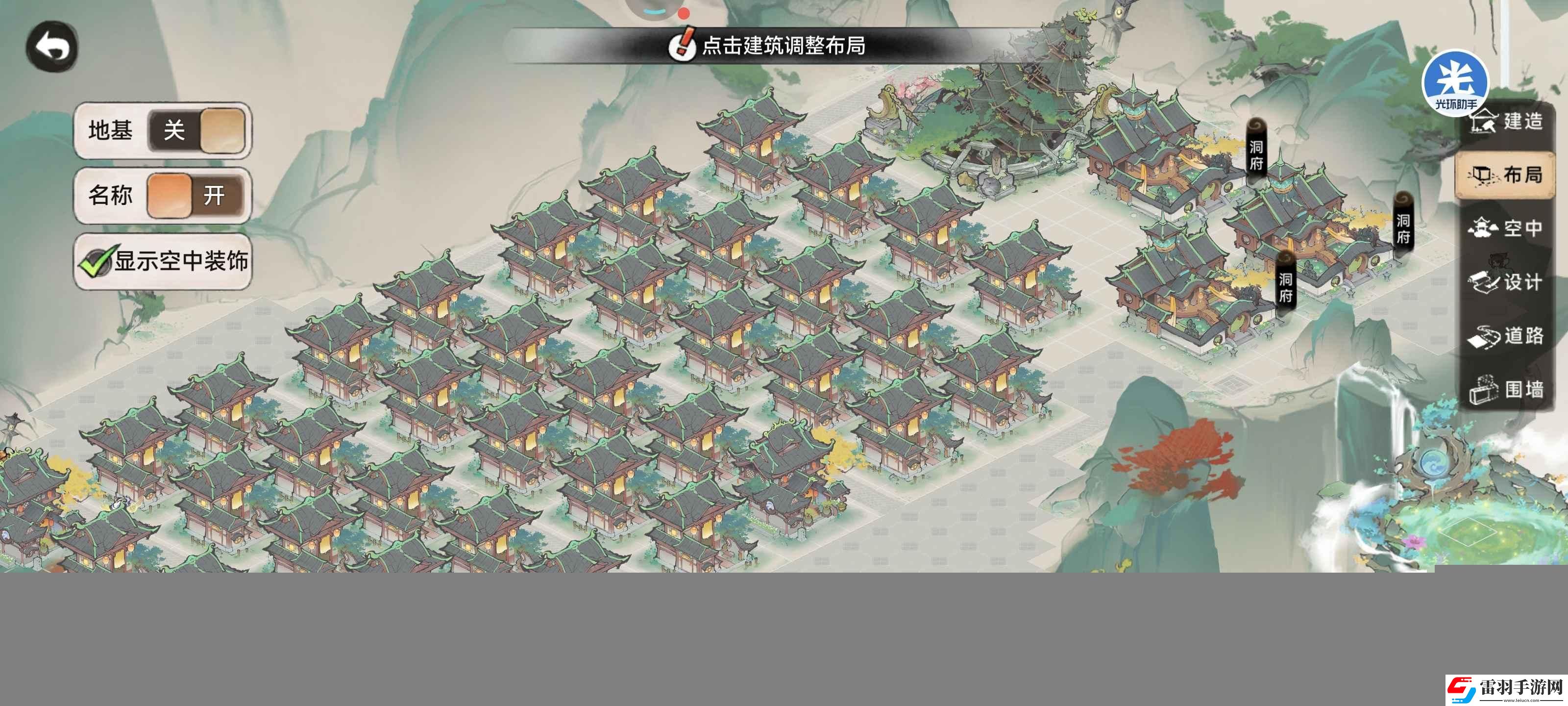Uncheck 显示空中装饰 aerial decoration checkbox
This screenshot has height=706, width=1568.
click(x=98, y=262)
